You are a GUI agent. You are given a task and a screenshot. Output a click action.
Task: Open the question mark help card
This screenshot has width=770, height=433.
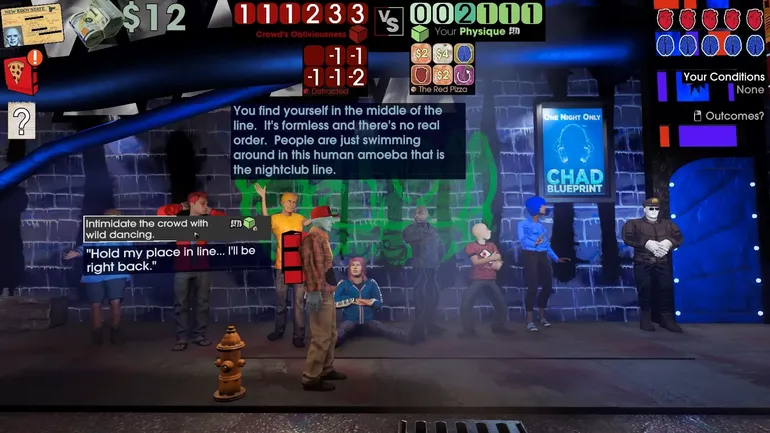tap(21, 122)
